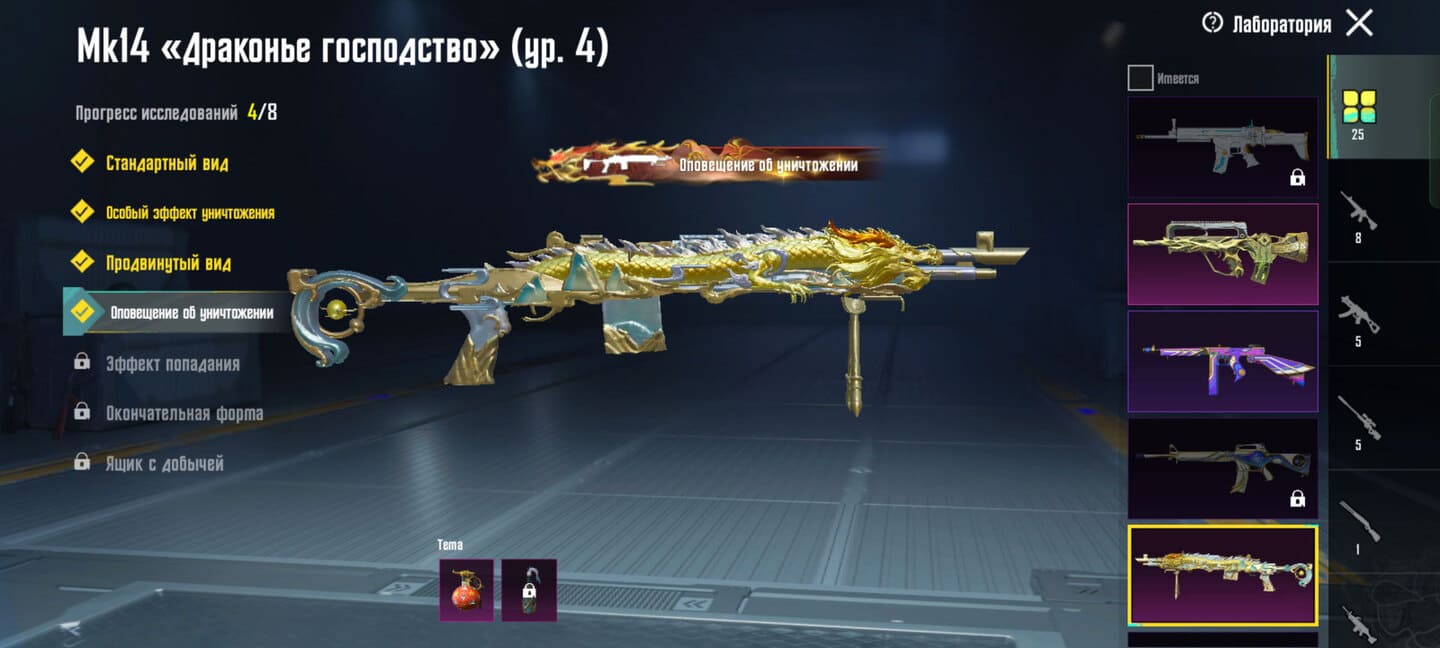1440x648 pixels.
Task: Select locked Ящик с добычей stage
Action: 164,463
